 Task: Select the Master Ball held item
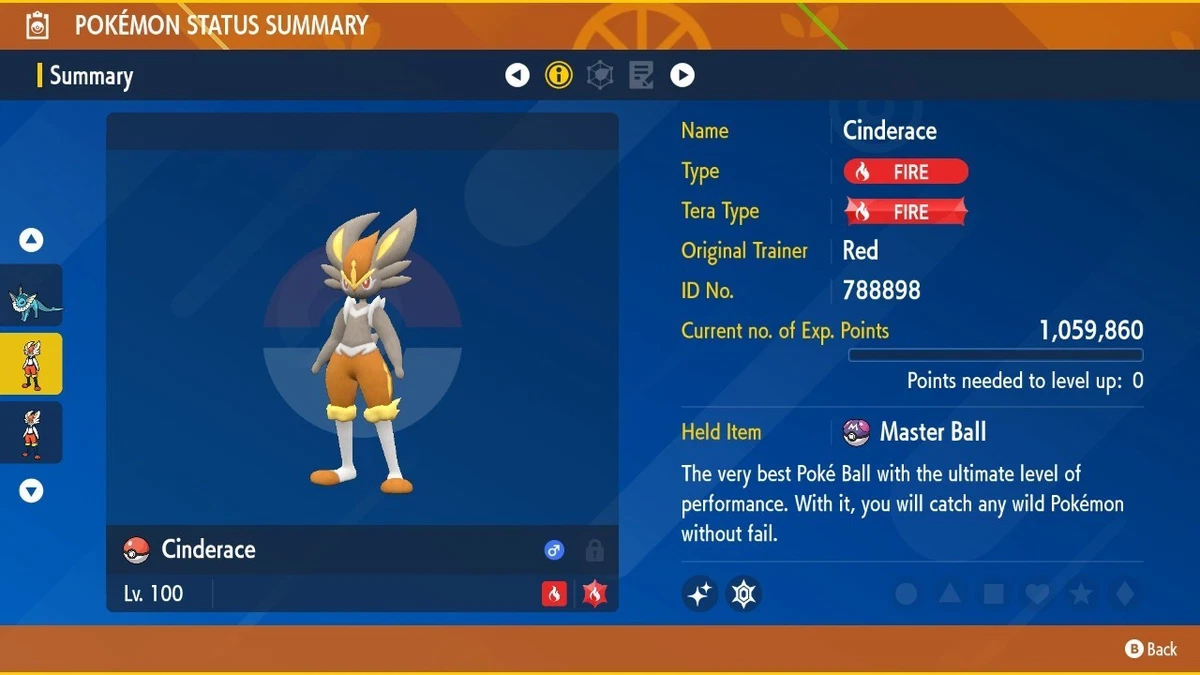[915, 432]
